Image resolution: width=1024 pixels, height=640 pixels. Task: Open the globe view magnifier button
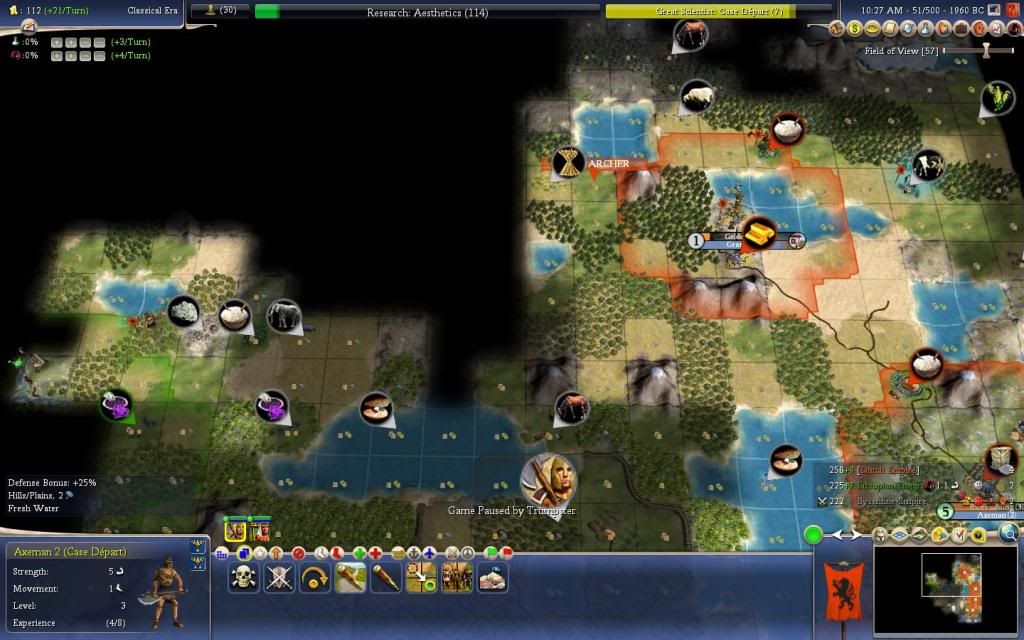[x=1008, y=533]
